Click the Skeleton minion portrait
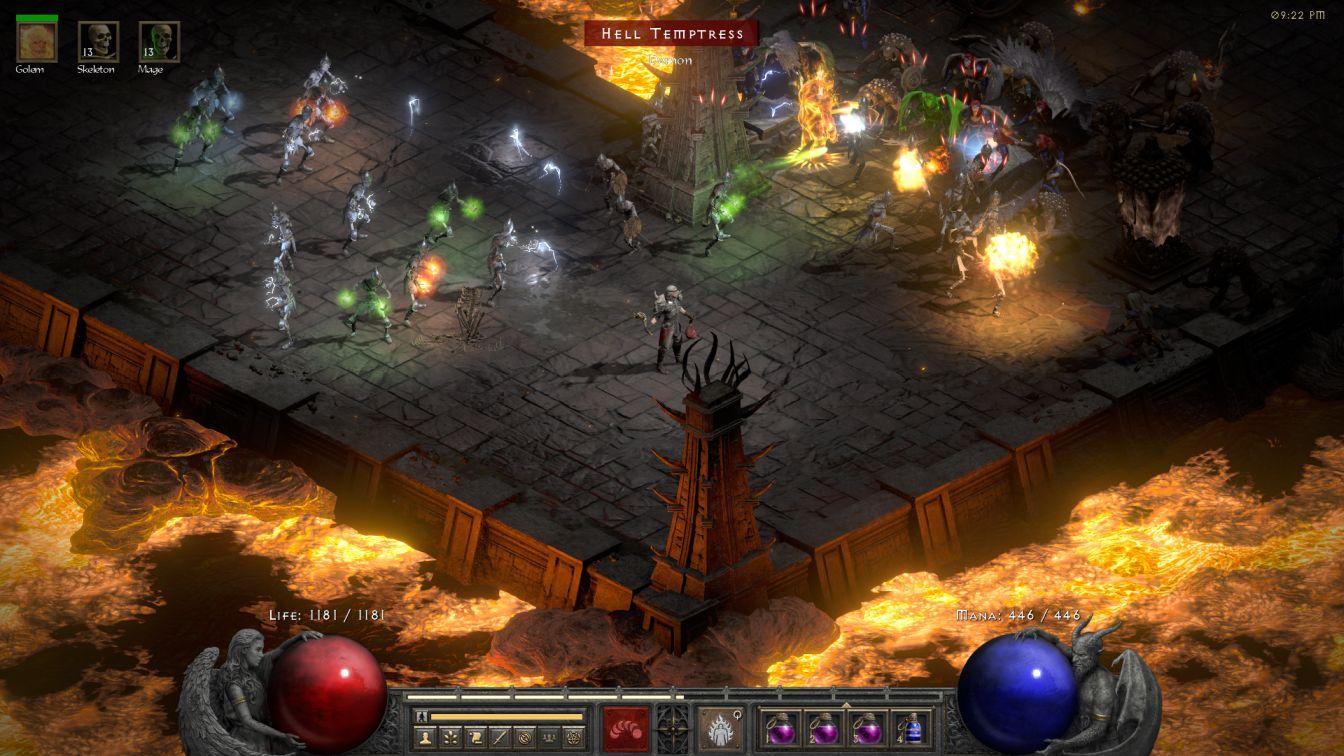The height and width of the screenshot is (756, 1344). (x=98, y=41)
